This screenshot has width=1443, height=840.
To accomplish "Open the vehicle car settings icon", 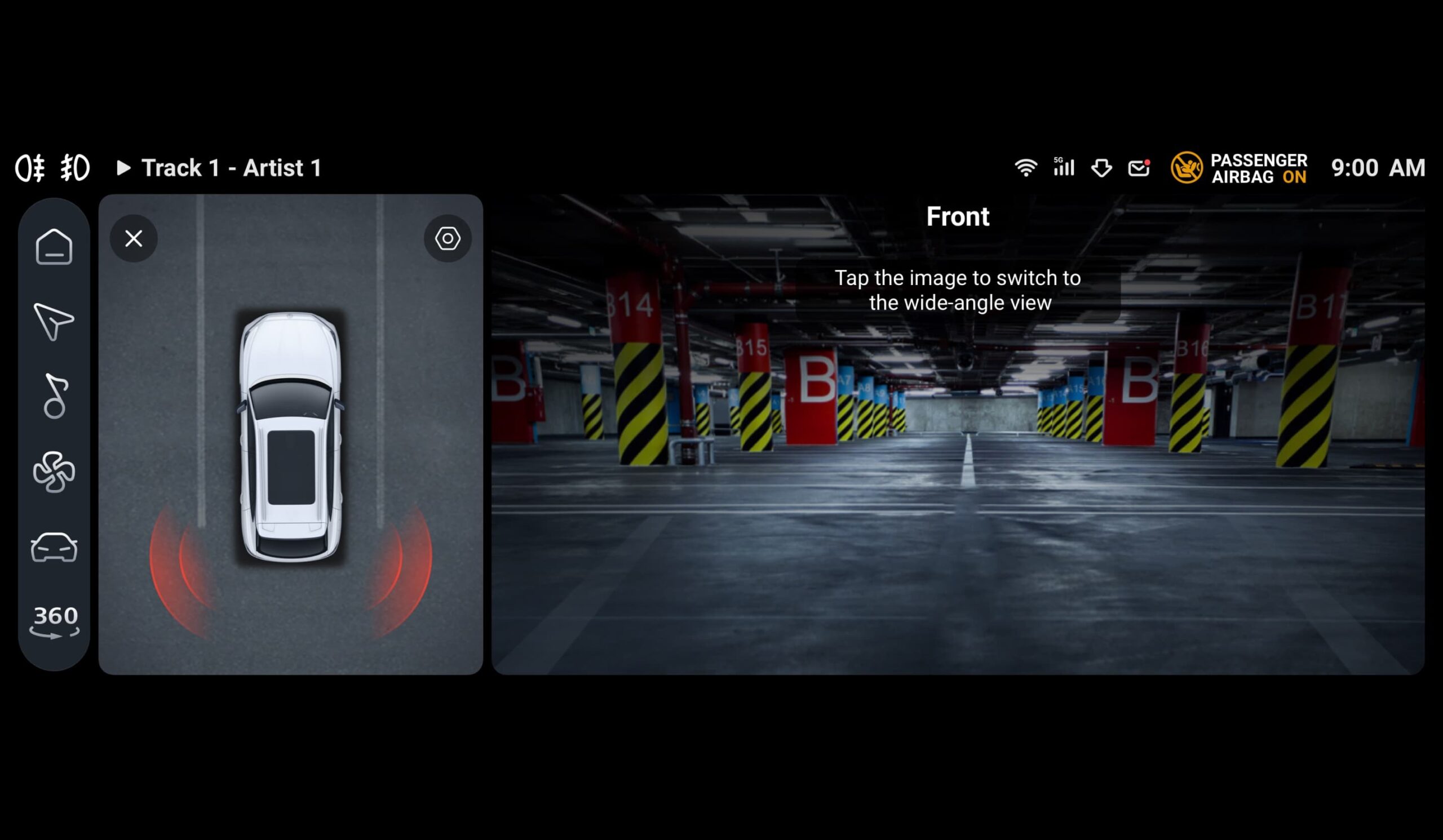I will [54, 548].
